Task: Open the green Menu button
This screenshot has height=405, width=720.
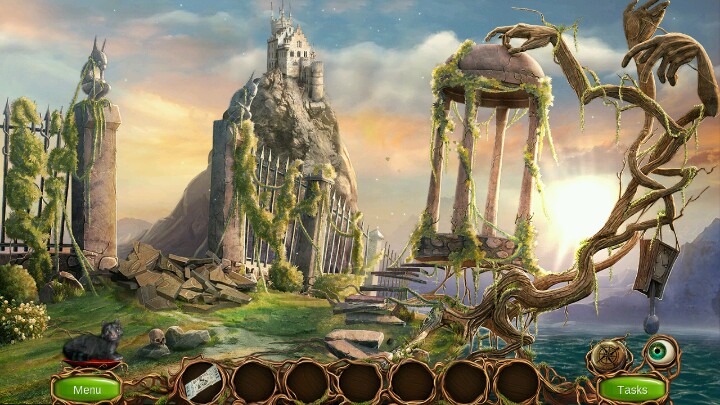Action: pyautogui.click(x=87, y=388)
